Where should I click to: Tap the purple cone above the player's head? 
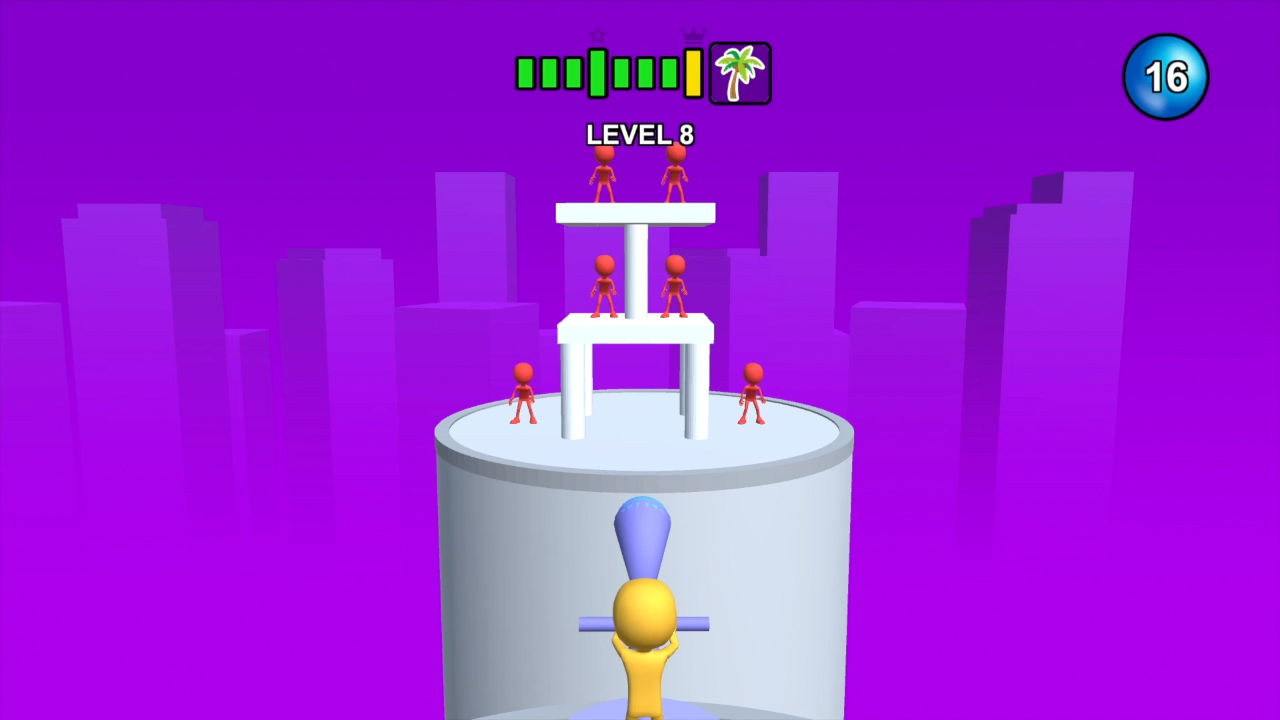tap(643, 535)
